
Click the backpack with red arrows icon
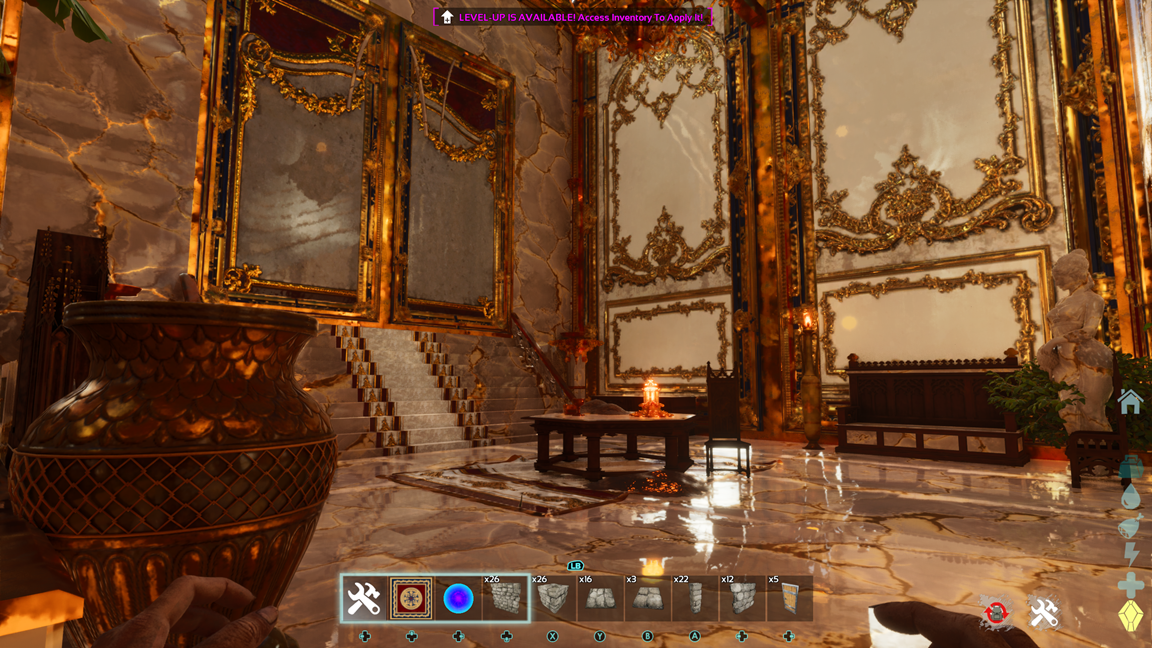coord(995,613)
